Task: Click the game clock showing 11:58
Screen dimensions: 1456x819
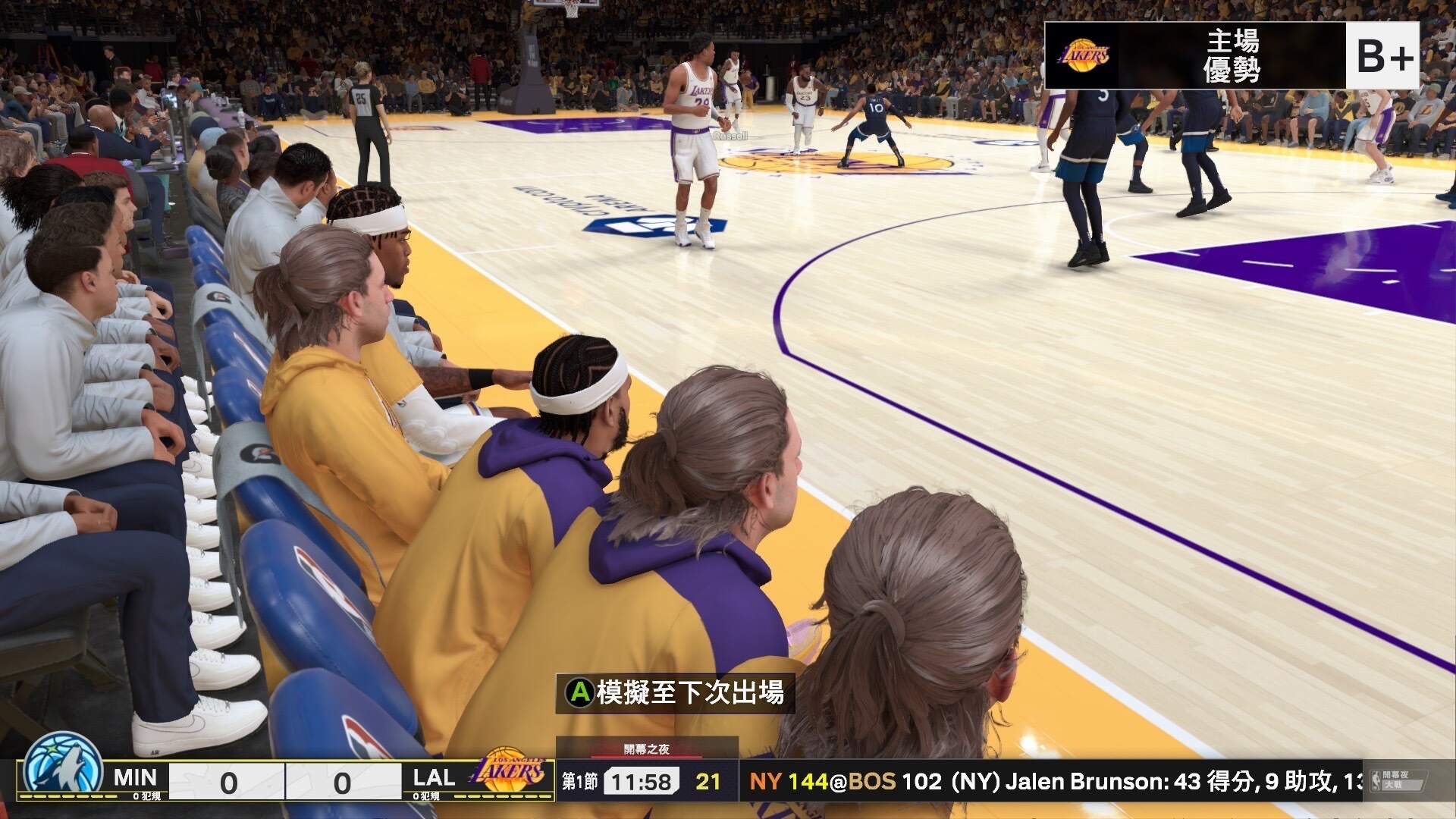Action: click(x=641, y=779)
